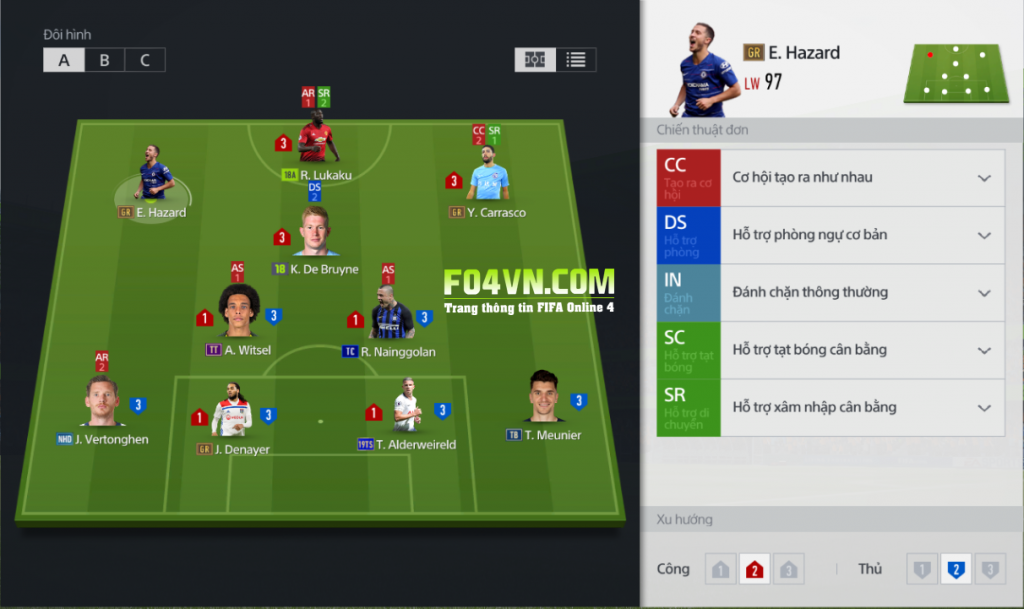Open the IN interception dropdown
Viewport: 1024px width, 609px height.
984,293
